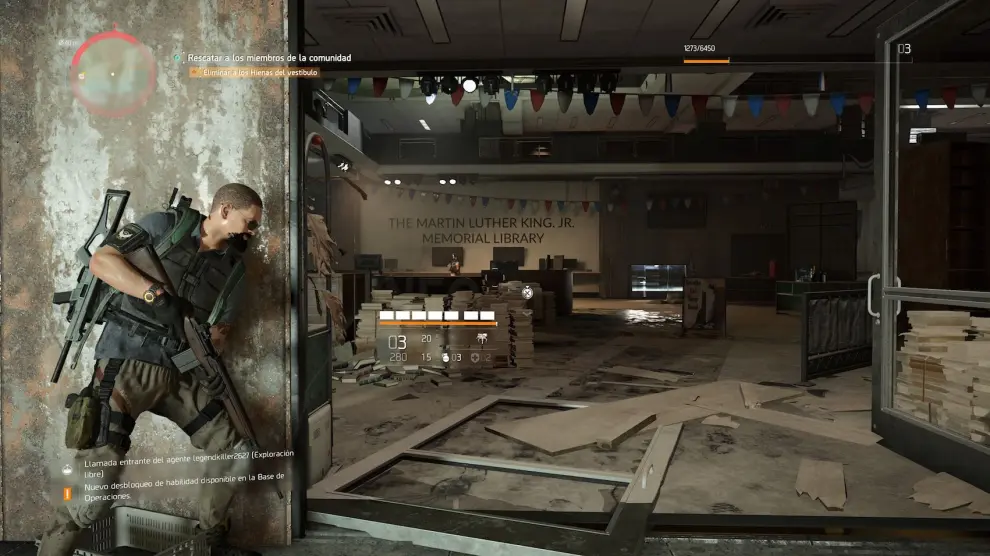The image size is (990, 556).
Task: Select the grenade icon in weapon HUD
Action: click(447, 357)
